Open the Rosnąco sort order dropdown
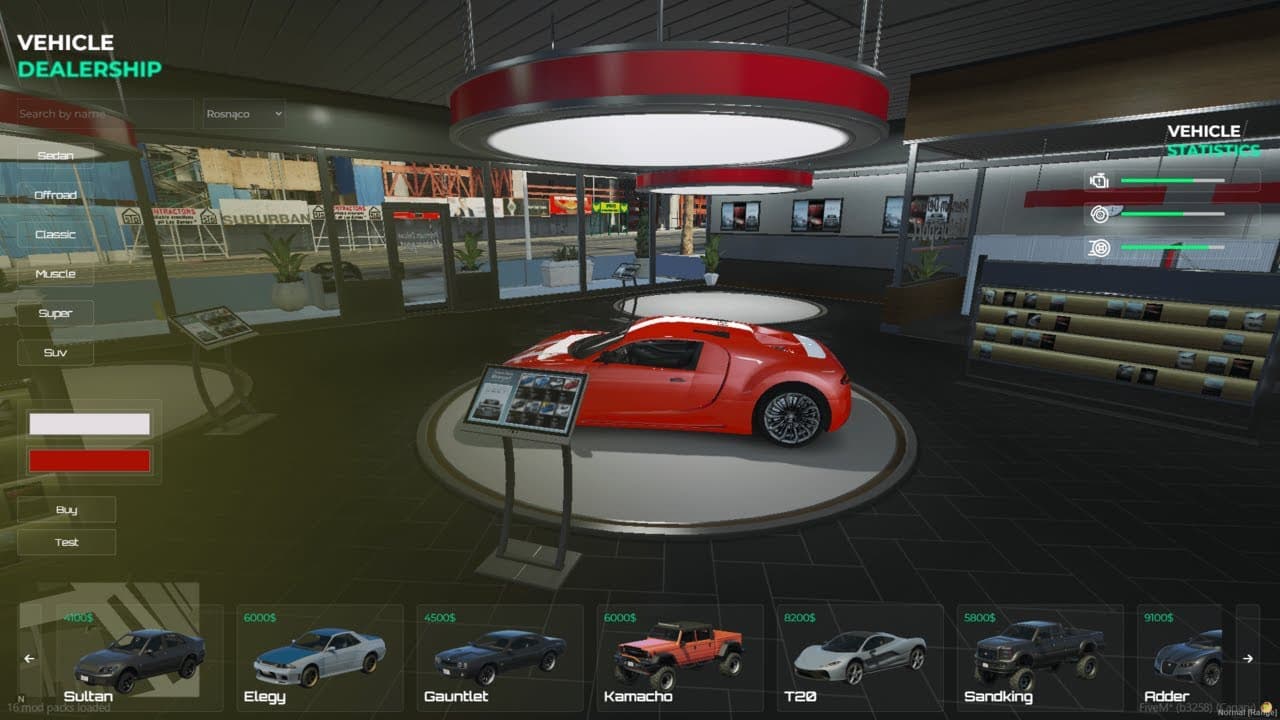The image size is (1280, 720). pyautogui.click(x=243, y=113)
